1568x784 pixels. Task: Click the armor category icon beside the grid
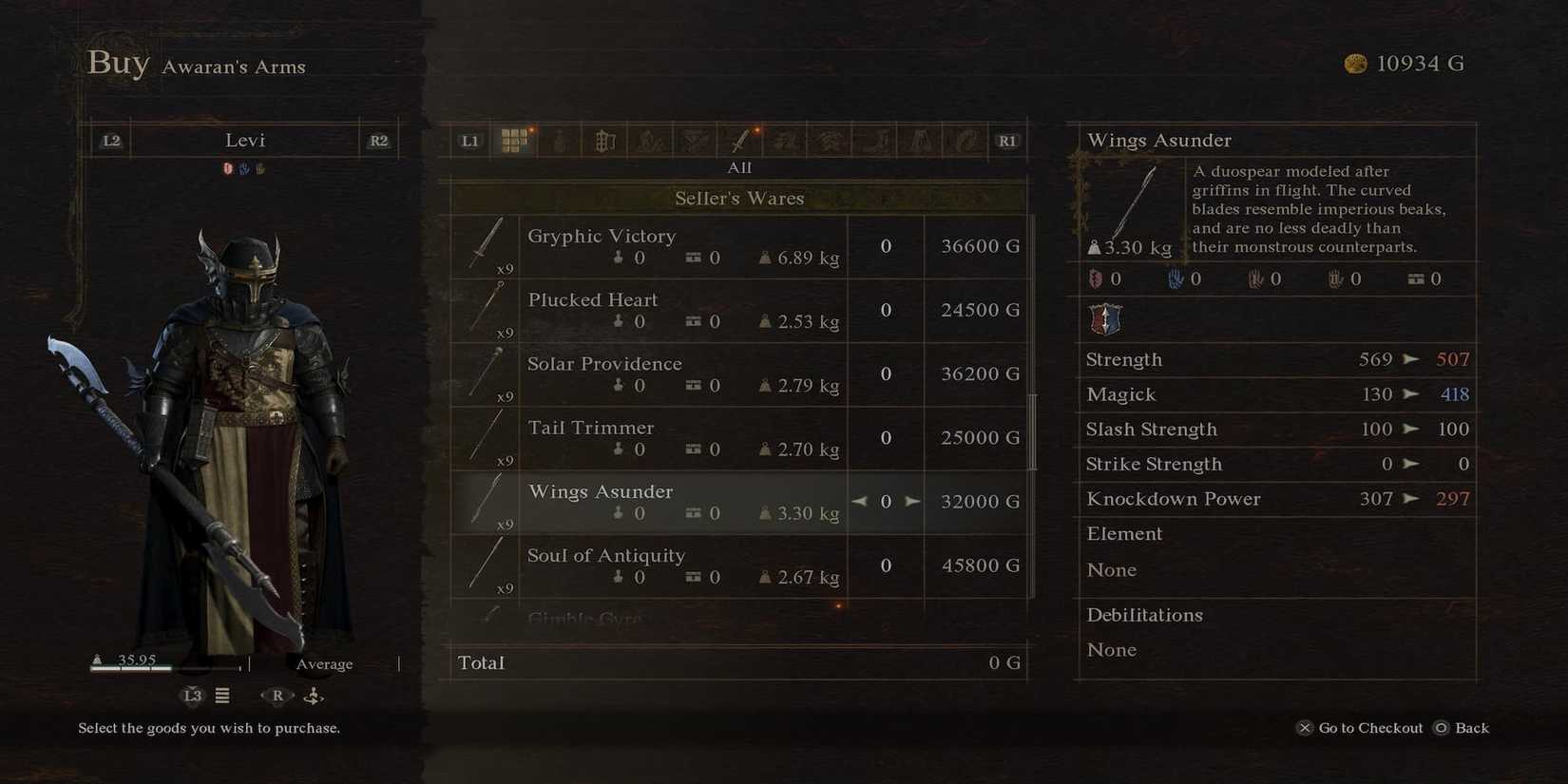tap(561, 140)
